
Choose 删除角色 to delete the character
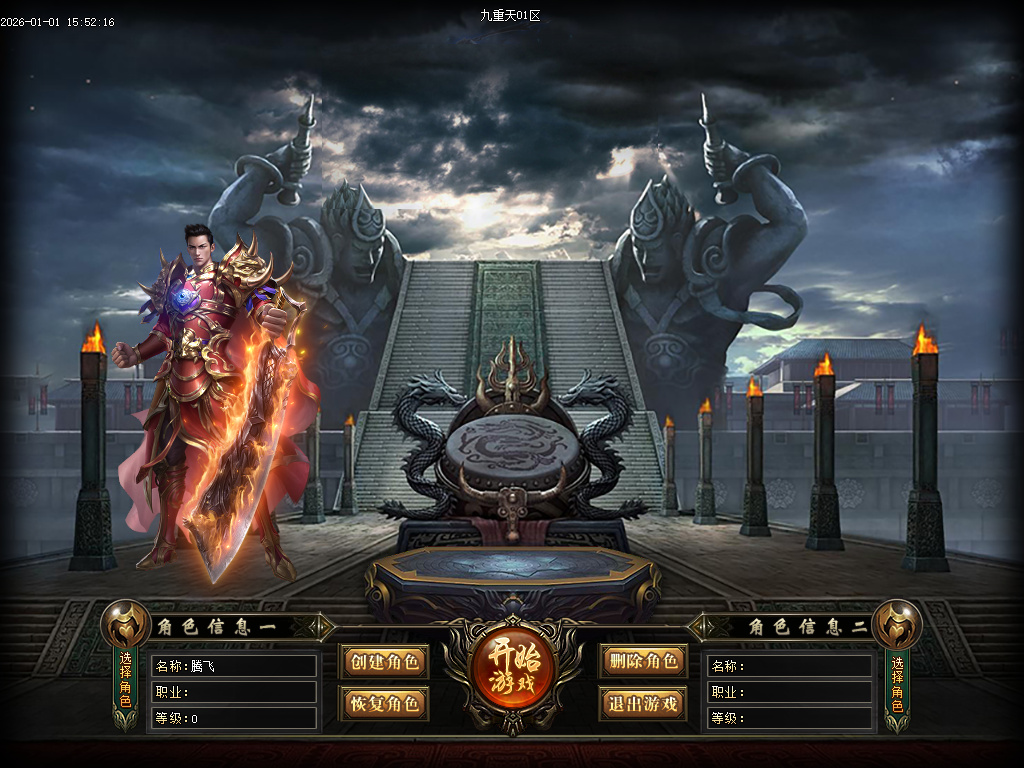point(643,661)
